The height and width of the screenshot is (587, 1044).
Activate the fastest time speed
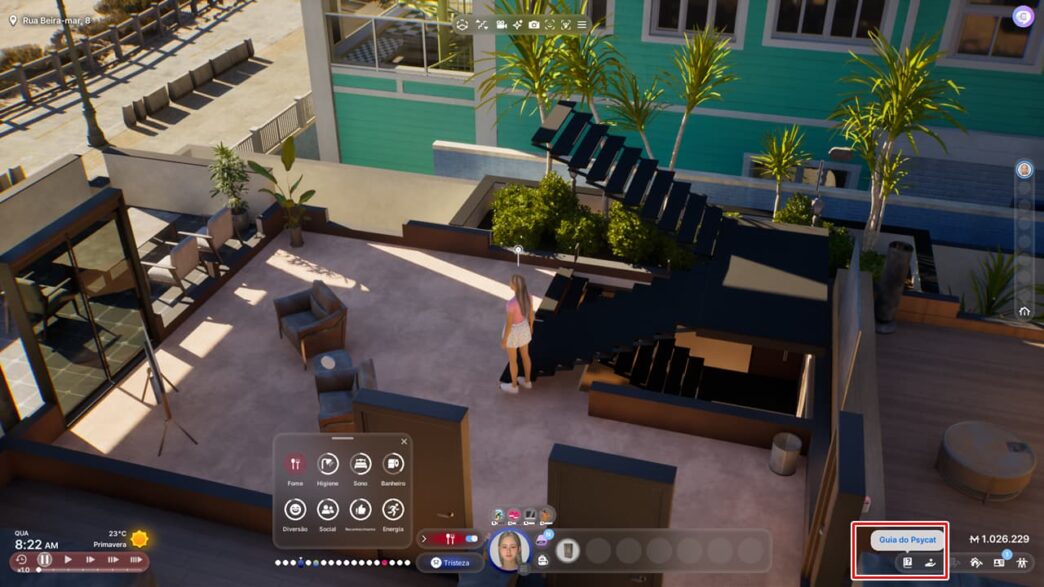point(136,560)
